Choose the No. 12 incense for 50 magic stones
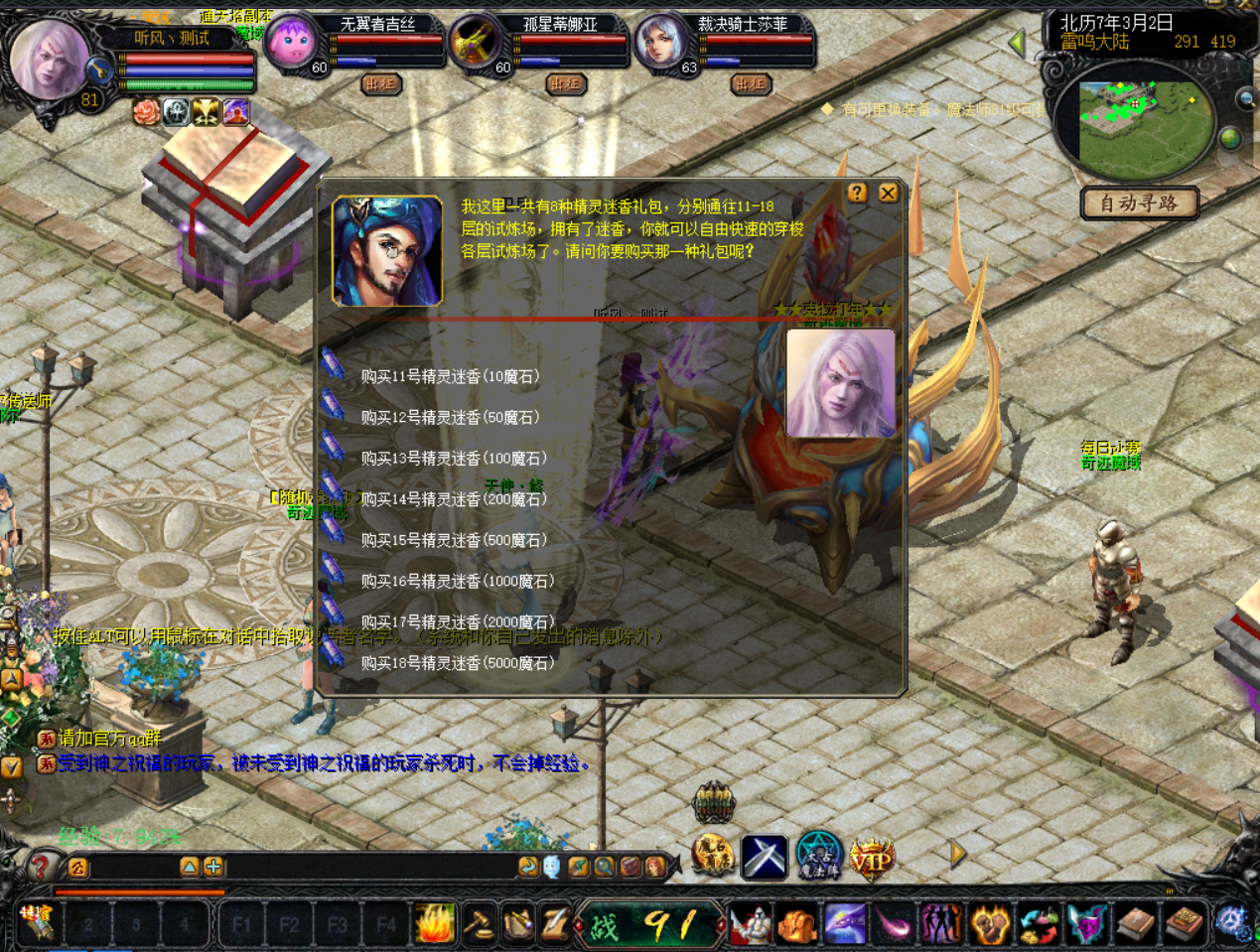The width and height of the screenshot is (1260, 952). point(449,417)
